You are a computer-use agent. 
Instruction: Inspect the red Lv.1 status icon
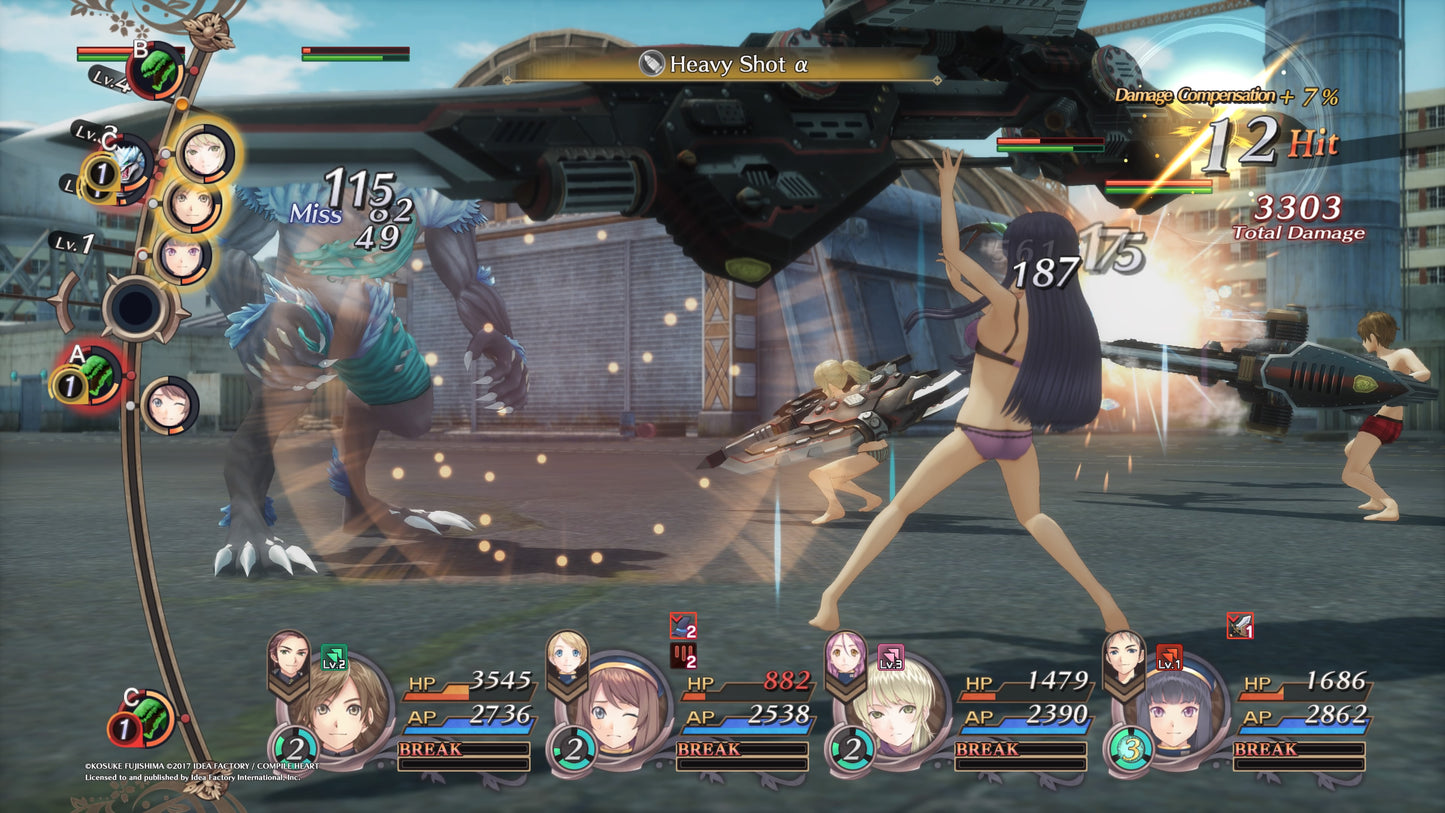(x=1168, y=657)
